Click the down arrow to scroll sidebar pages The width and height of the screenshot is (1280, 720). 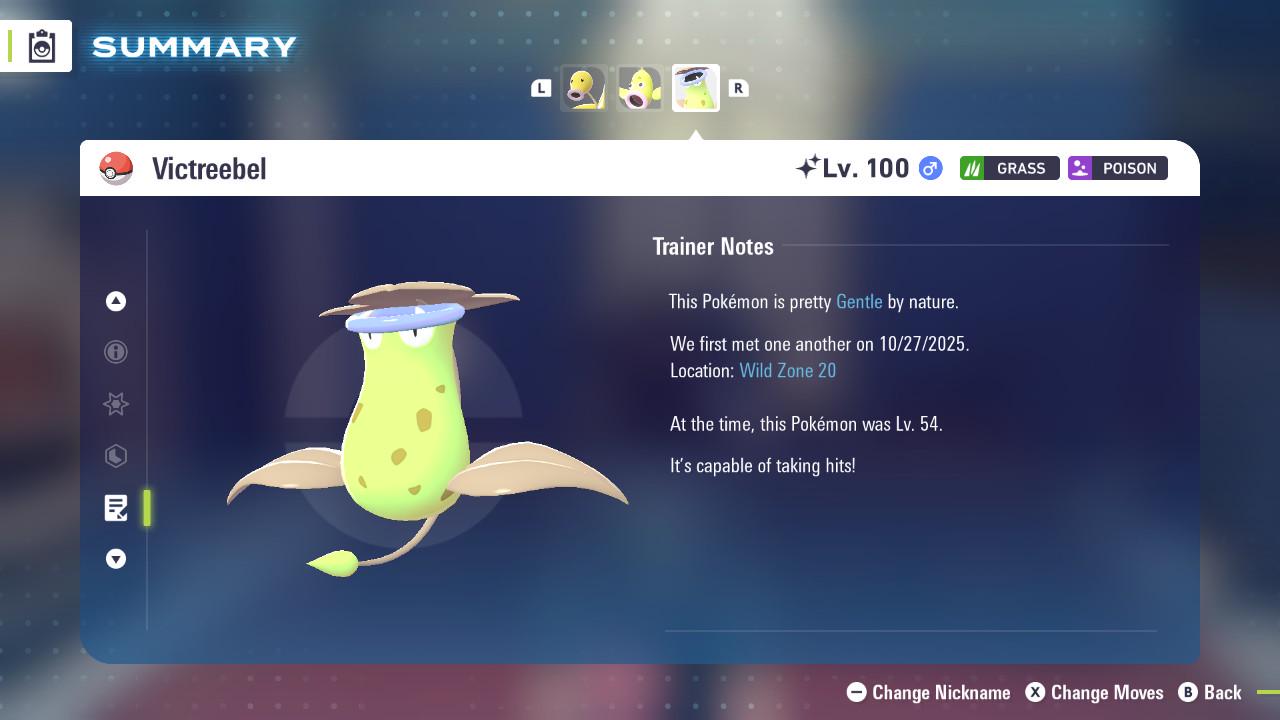pyautogui.click(x=116, y=559)
